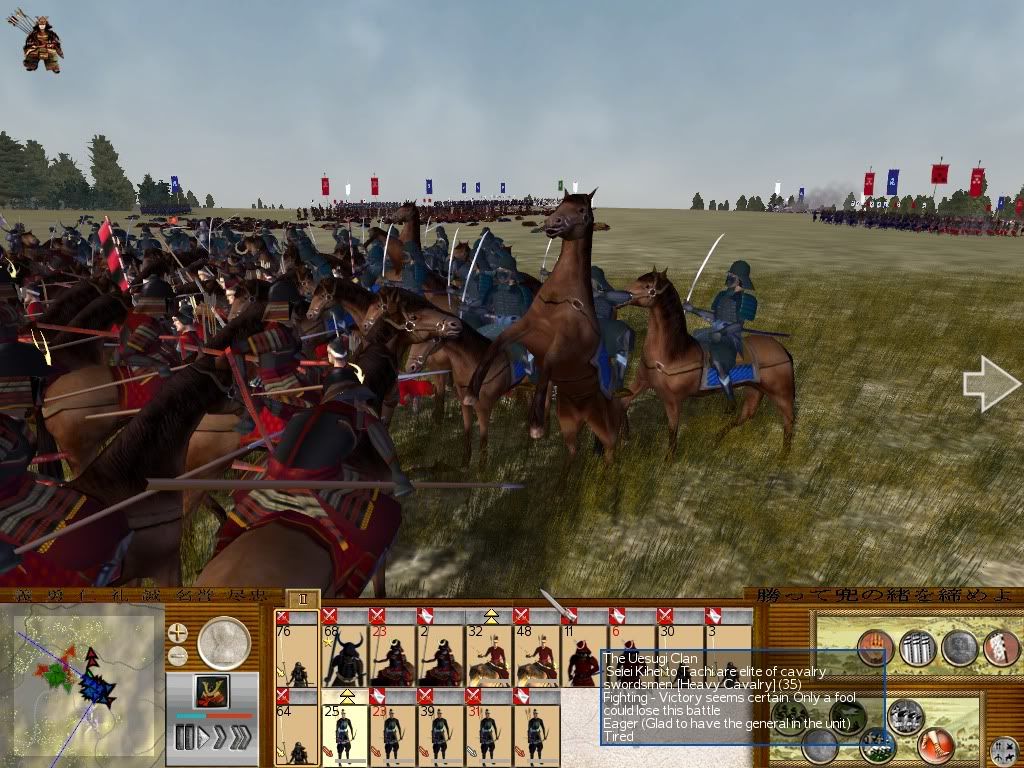Select the mounted cavalry card with 32 men
Image resolution: width=1024 pixels, height=768 pixels.
pos(489,653)
